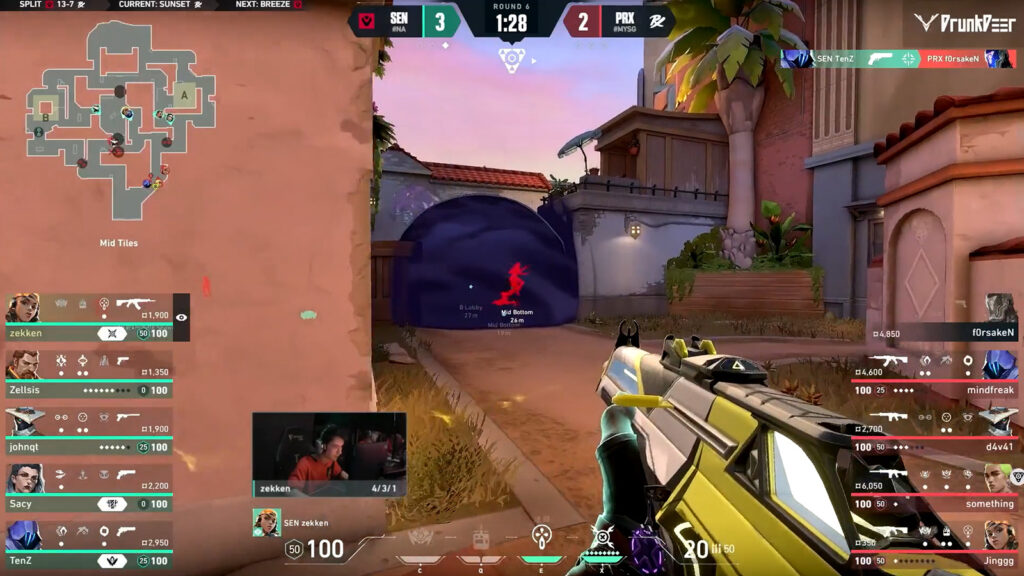Click the eye icon beside zekken
1024x576 pixels.
[181, 317]
